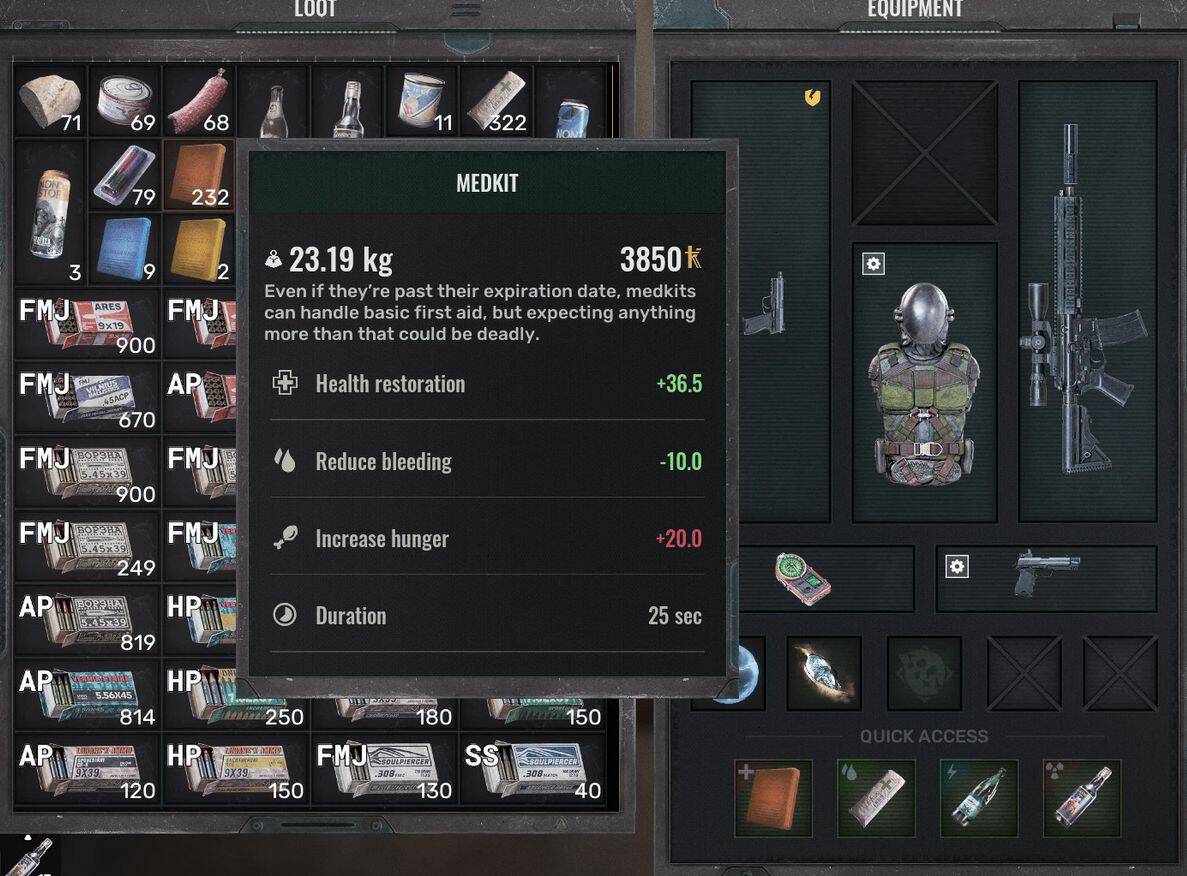Viewport: 1187px width, 876px height.
Task: Use the quick access water bottle slot
Action: [978, 797]
